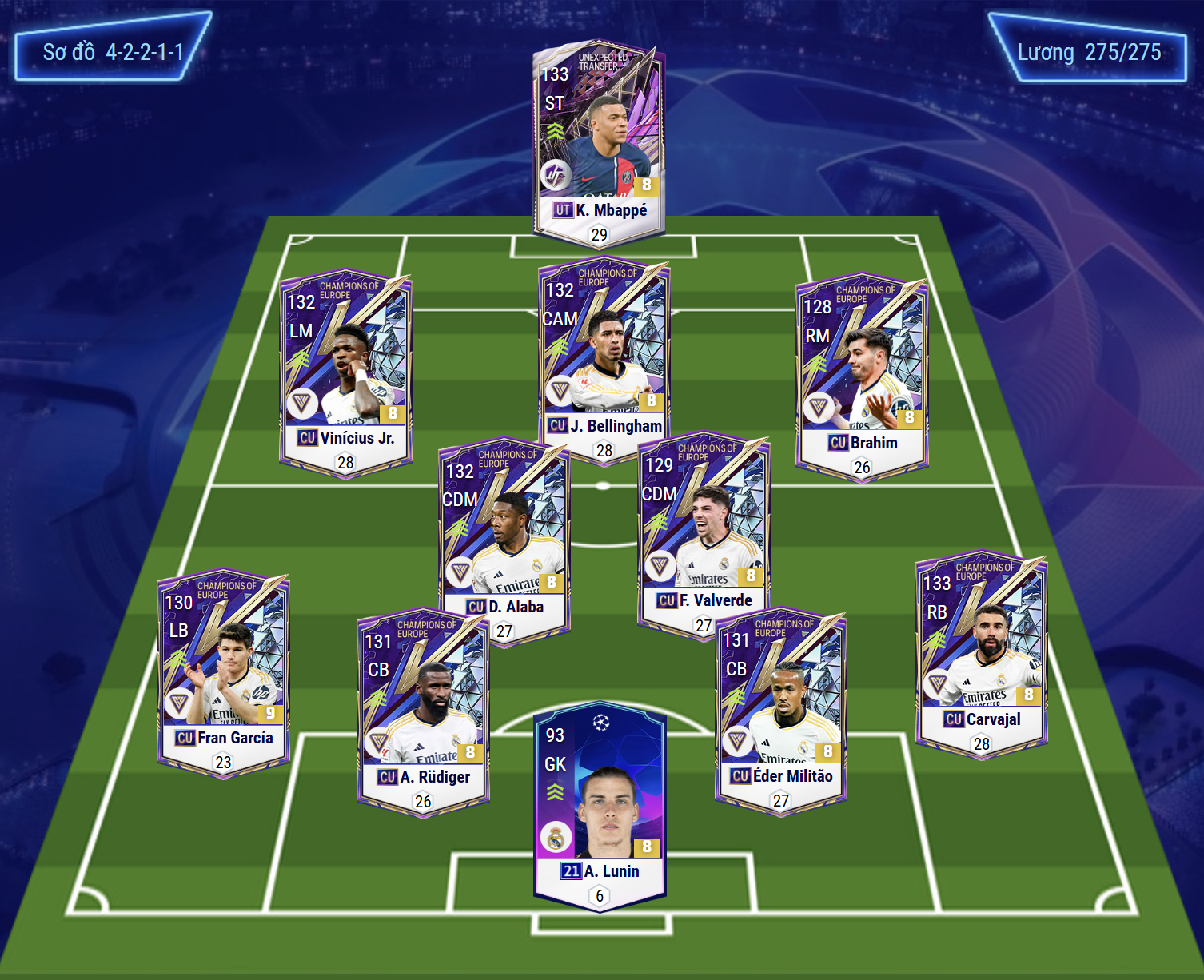Select goalkeeper A. Lunin's card
The height and width of the screenshot is (980, 1204).
pyautogui.click(x=599, y=803)
